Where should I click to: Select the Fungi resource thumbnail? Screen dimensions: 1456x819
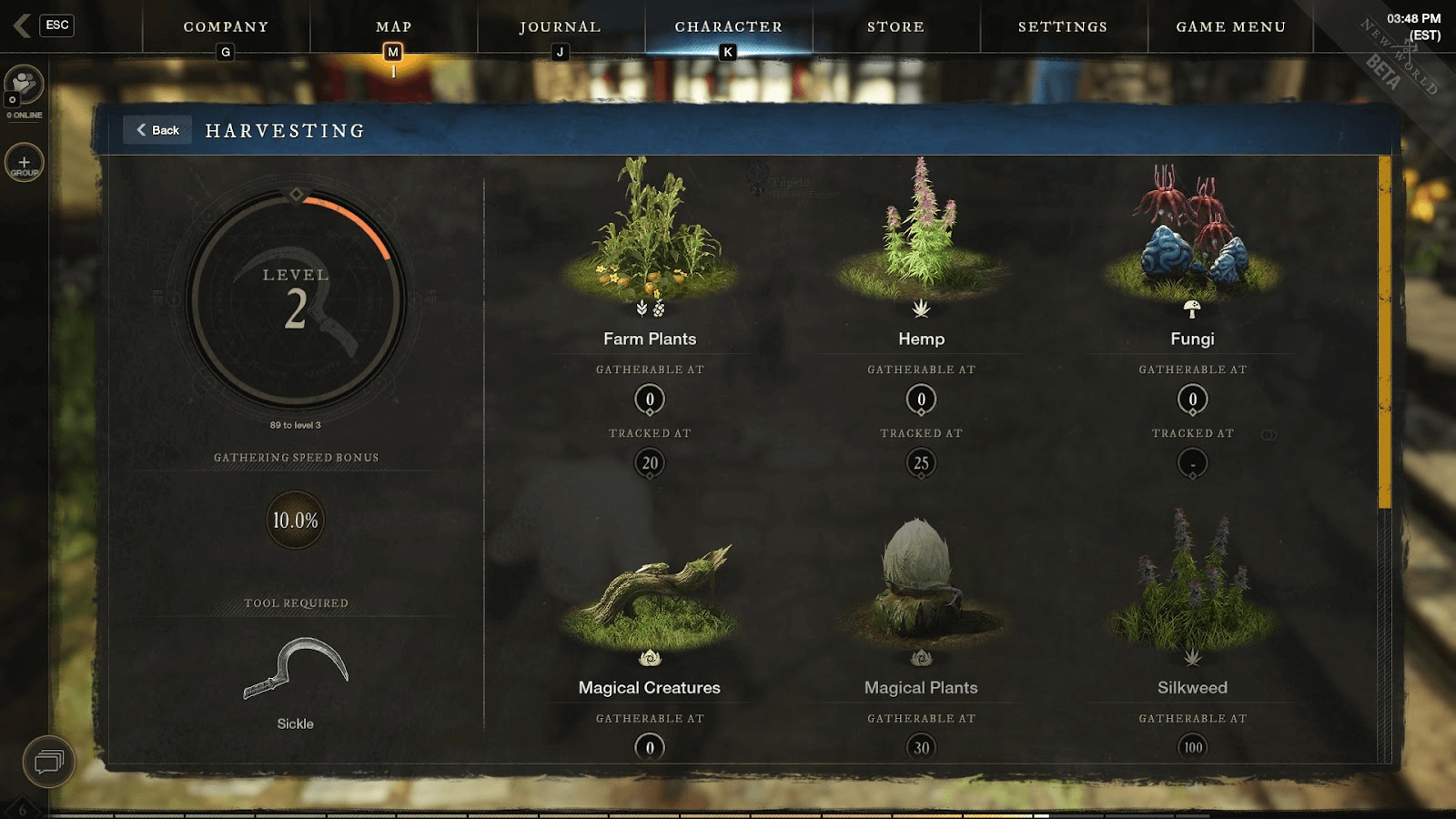[1192, 232]
